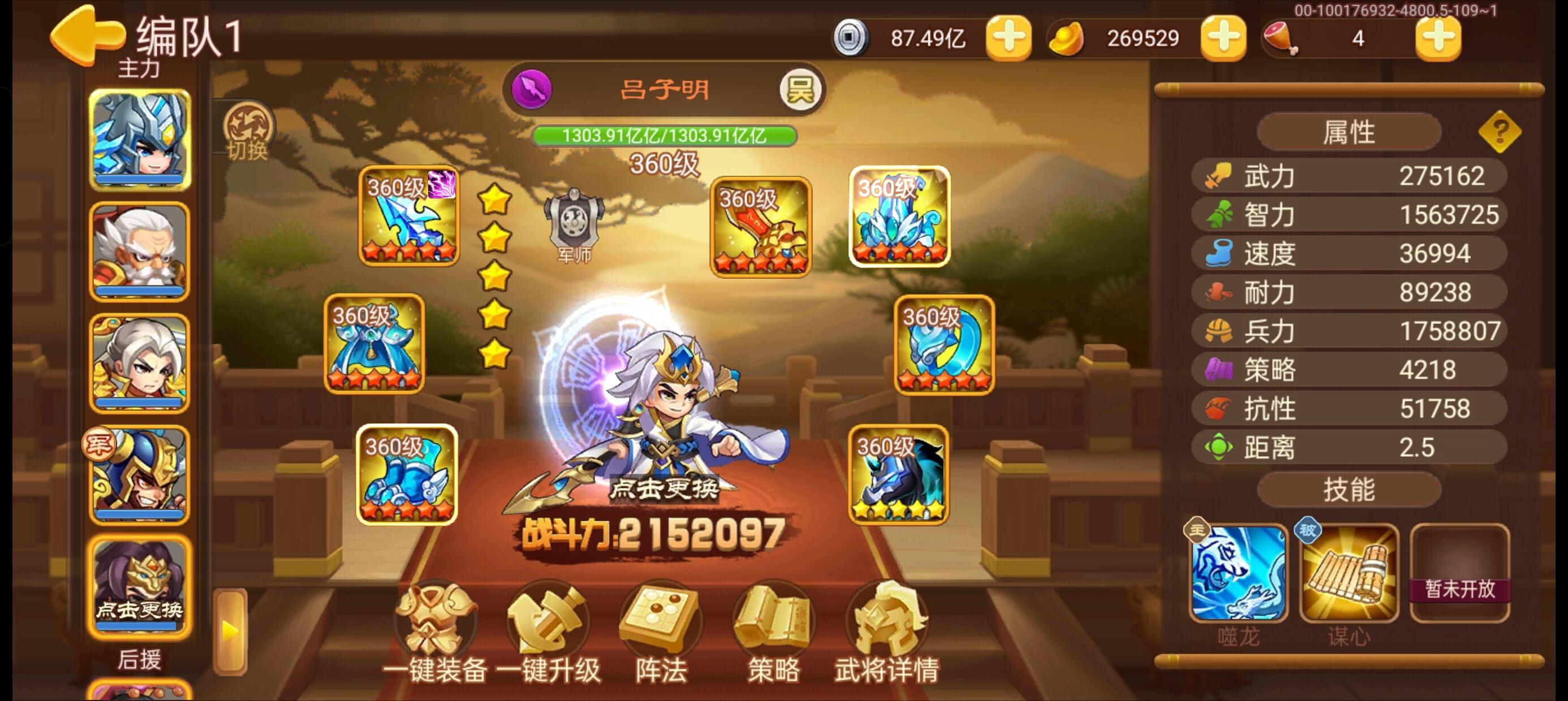Select the 主力 main force section

(x=139, y=67)
